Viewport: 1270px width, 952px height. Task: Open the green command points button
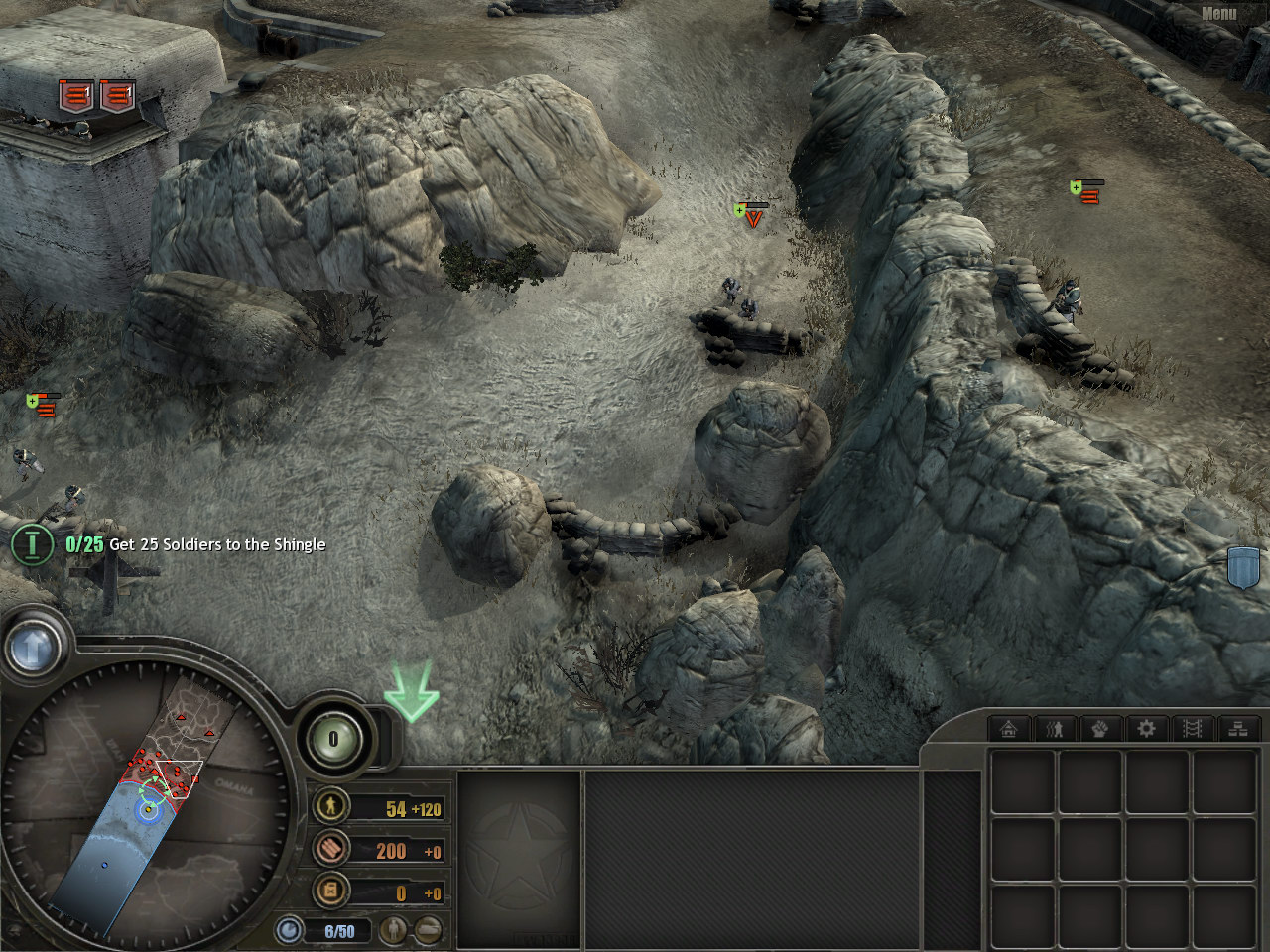pyautogui.click(x=333, y=738)
